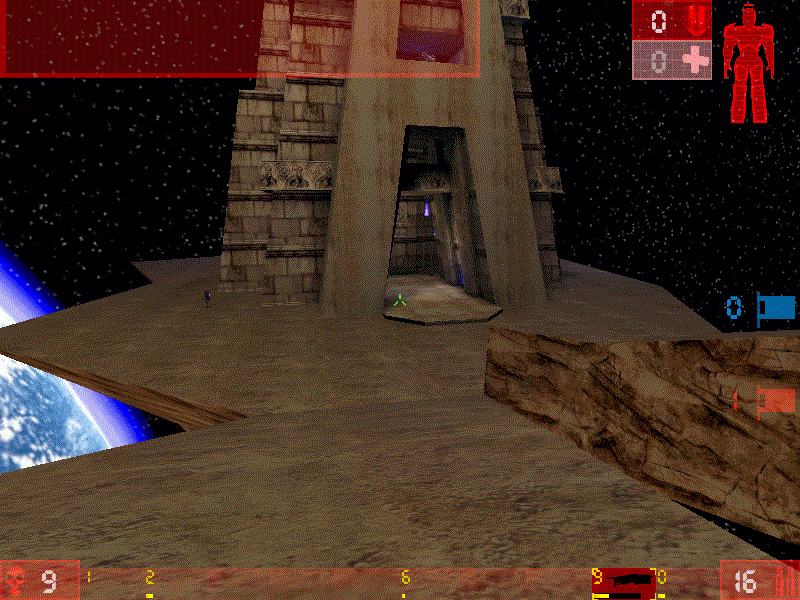Select the highlighted weapon in slot 9
Viewport: 800px width, 600px height.
(x=627, y=580)
